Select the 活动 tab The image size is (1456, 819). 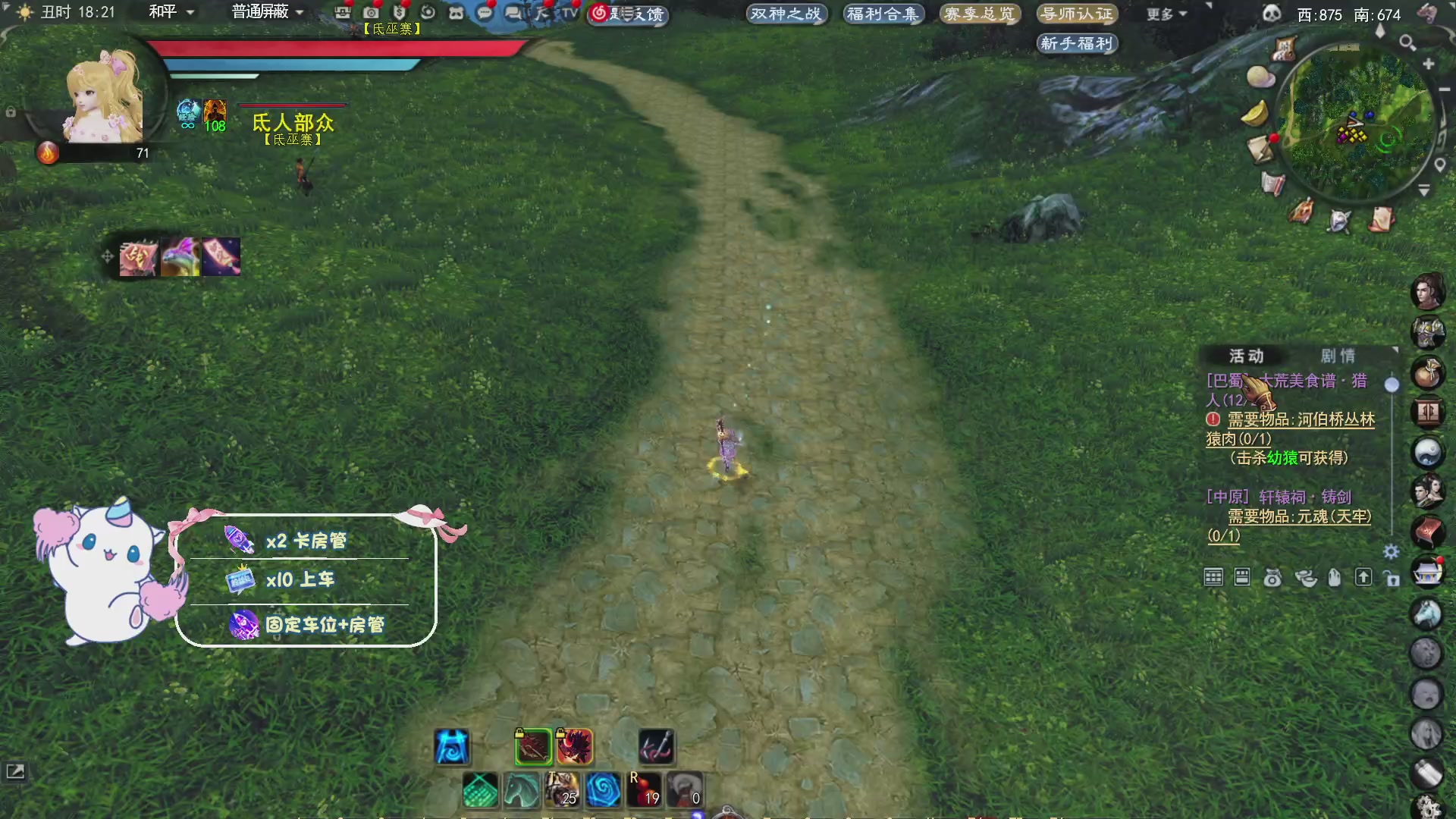point(1247,355)
